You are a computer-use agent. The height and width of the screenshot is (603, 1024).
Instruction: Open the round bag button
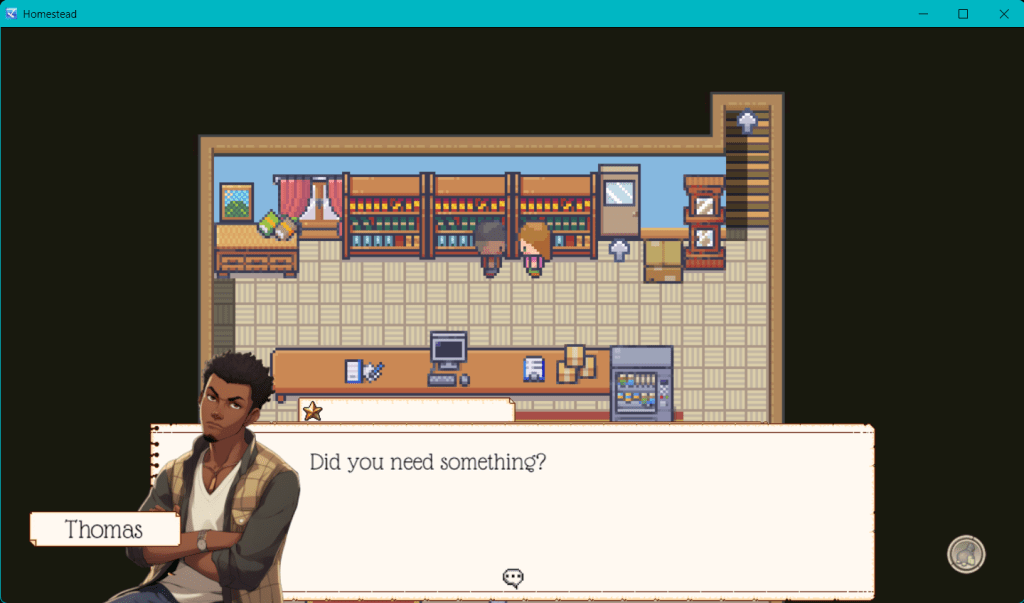coord(966,555)
